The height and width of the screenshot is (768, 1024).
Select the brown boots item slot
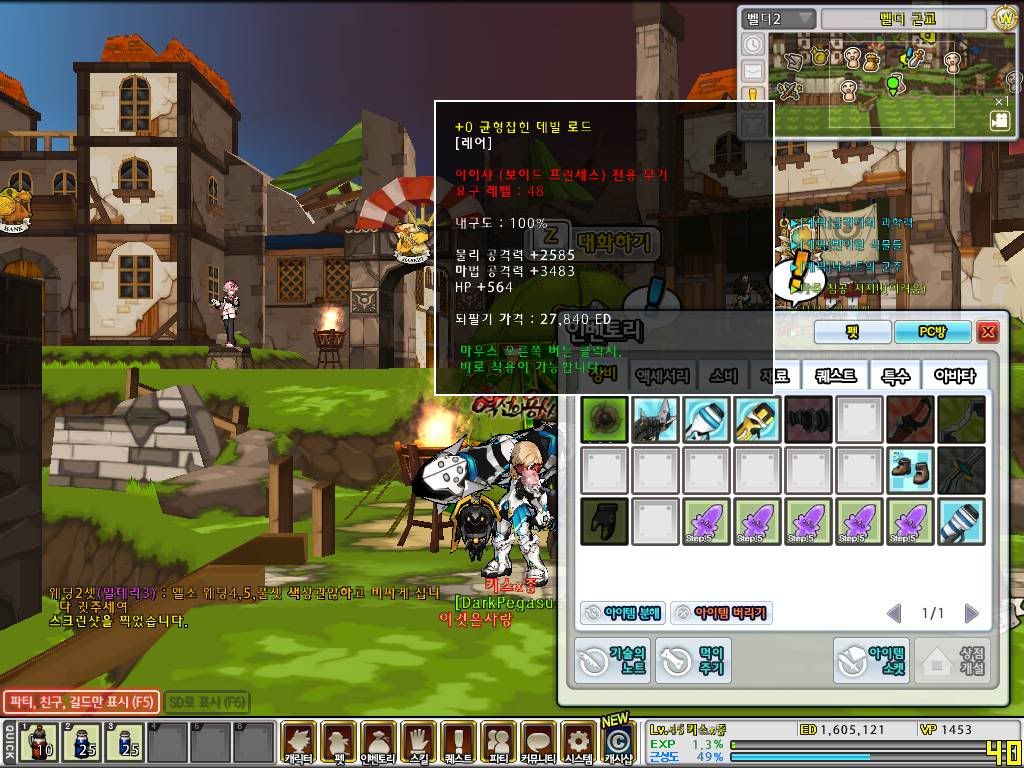tap(910, 470)
